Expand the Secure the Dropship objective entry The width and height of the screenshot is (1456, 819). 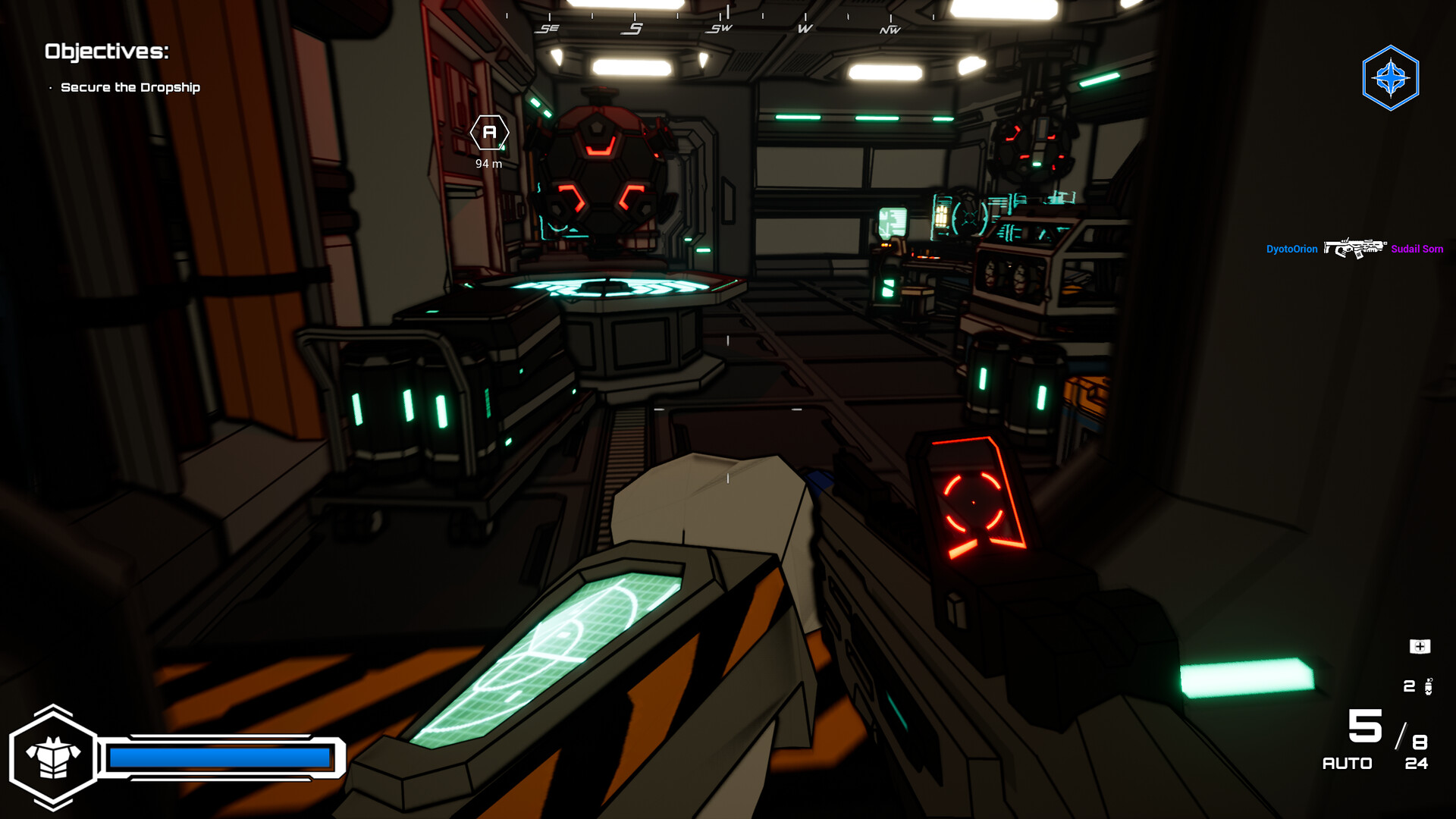[131, 87]
